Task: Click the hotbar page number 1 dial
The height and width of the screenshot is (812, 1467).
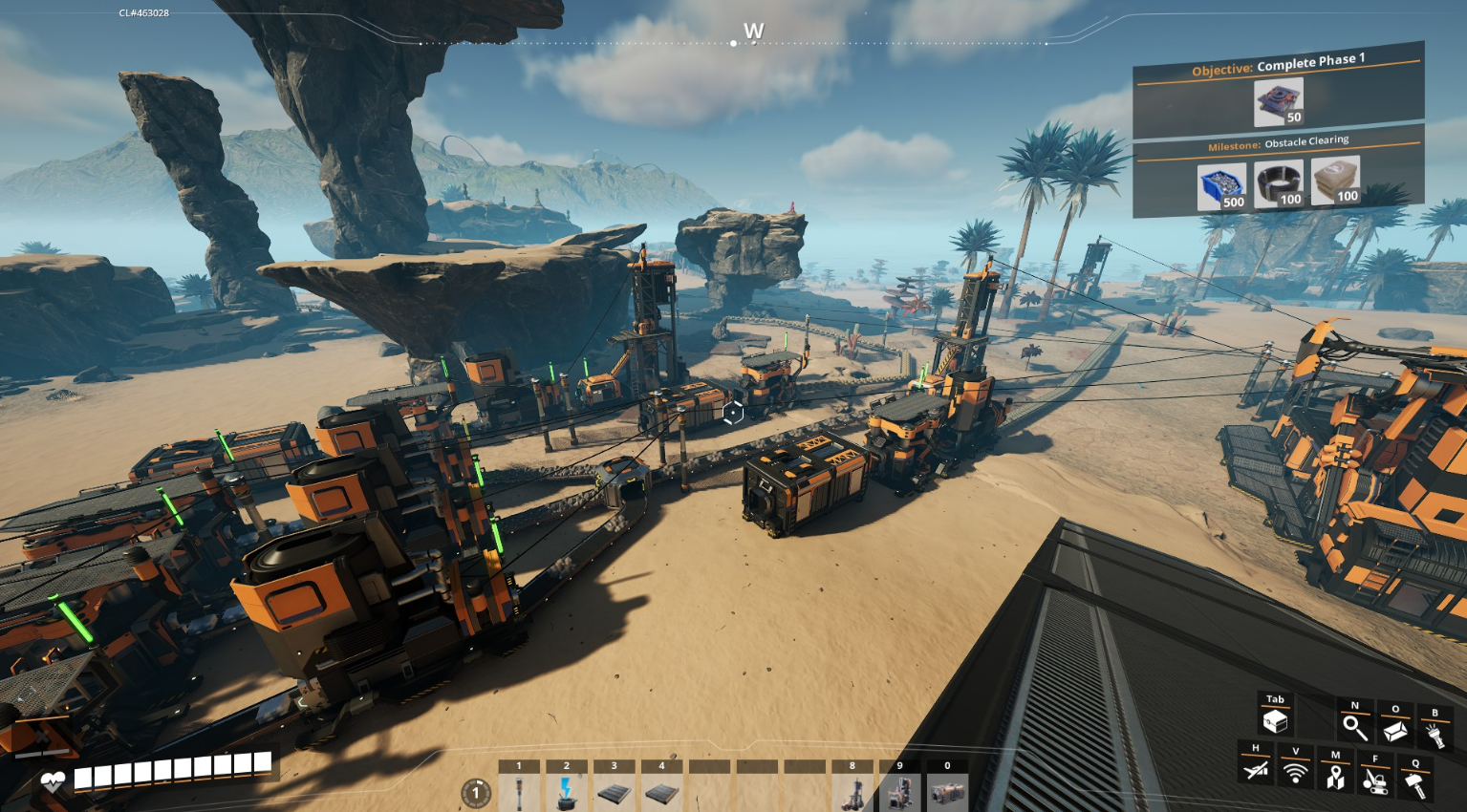Action: (476, 793)
